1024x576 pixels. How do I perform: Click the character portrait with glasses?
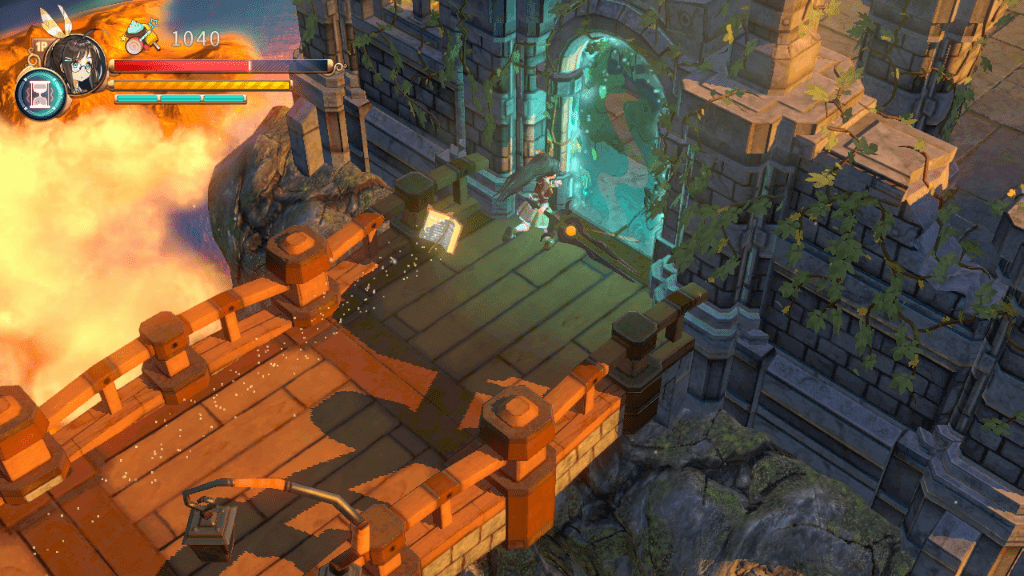[76, 62]
